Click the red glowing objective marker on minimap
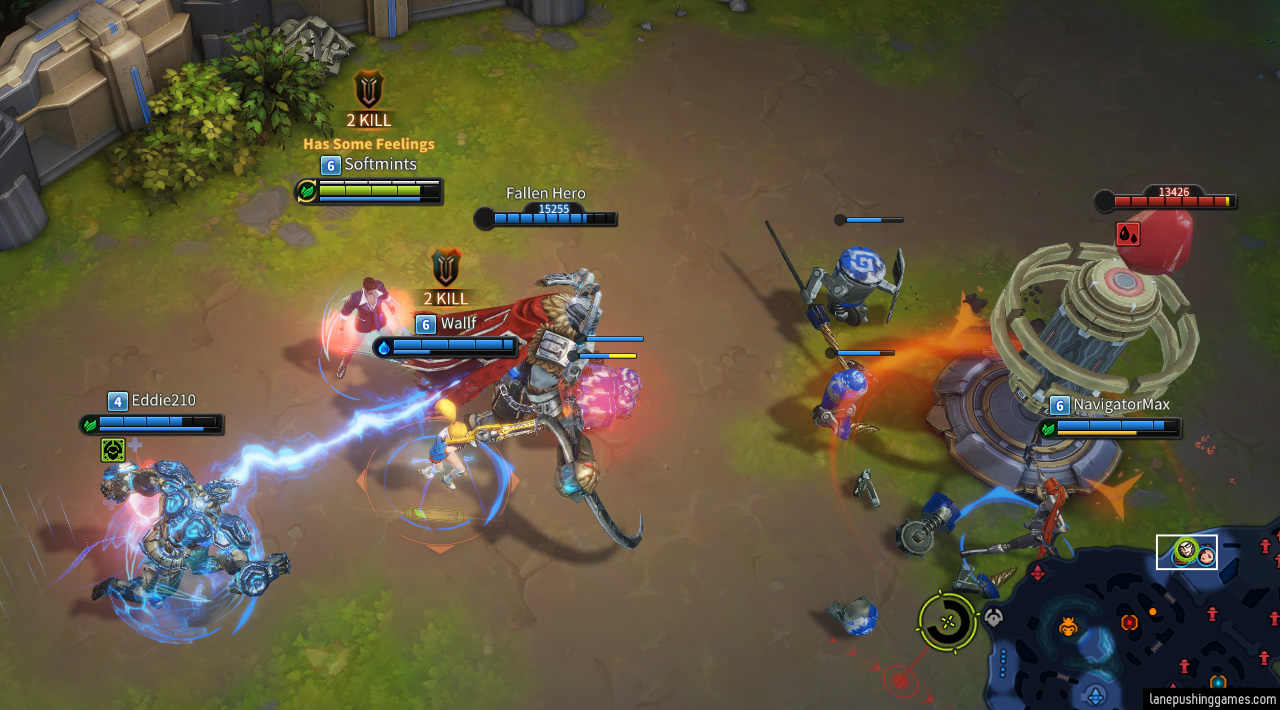 (x=1129, y=622)
